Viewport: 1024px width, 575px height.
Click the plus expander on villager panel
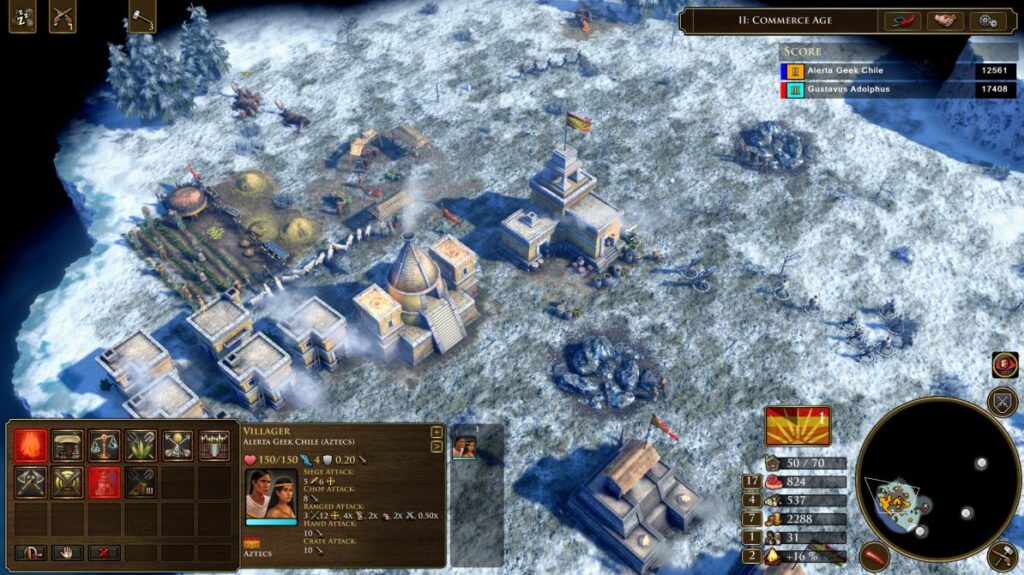click(436, 433)
